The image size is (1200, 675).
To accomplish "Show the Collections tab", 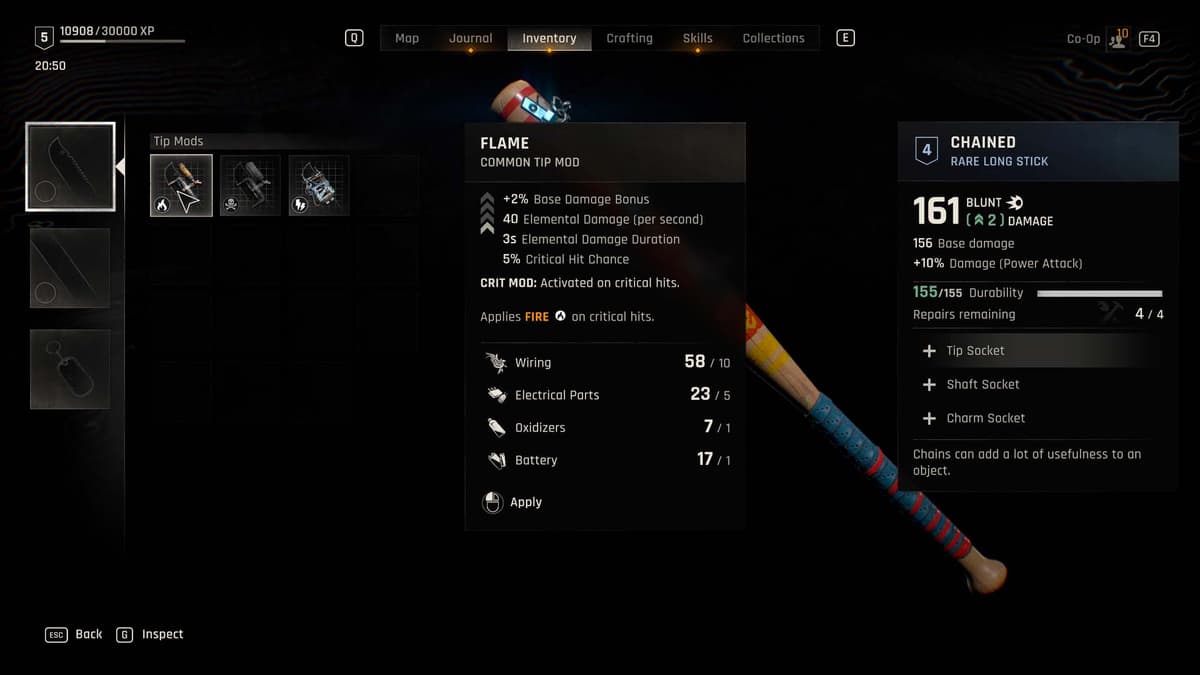I will point(773,38).
